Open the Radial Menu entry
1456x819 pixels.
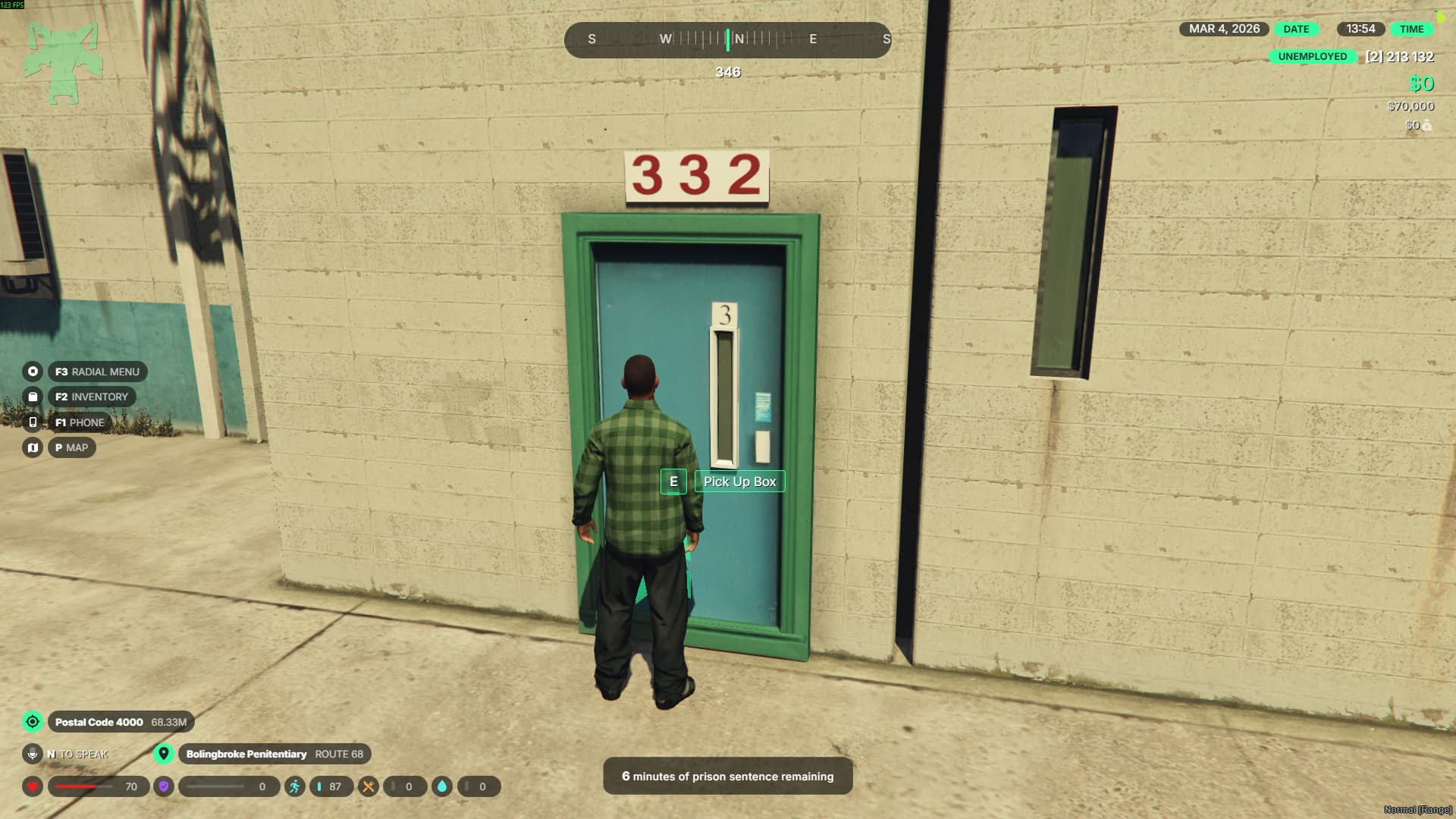pyautogui.click(x=97, y=372)
